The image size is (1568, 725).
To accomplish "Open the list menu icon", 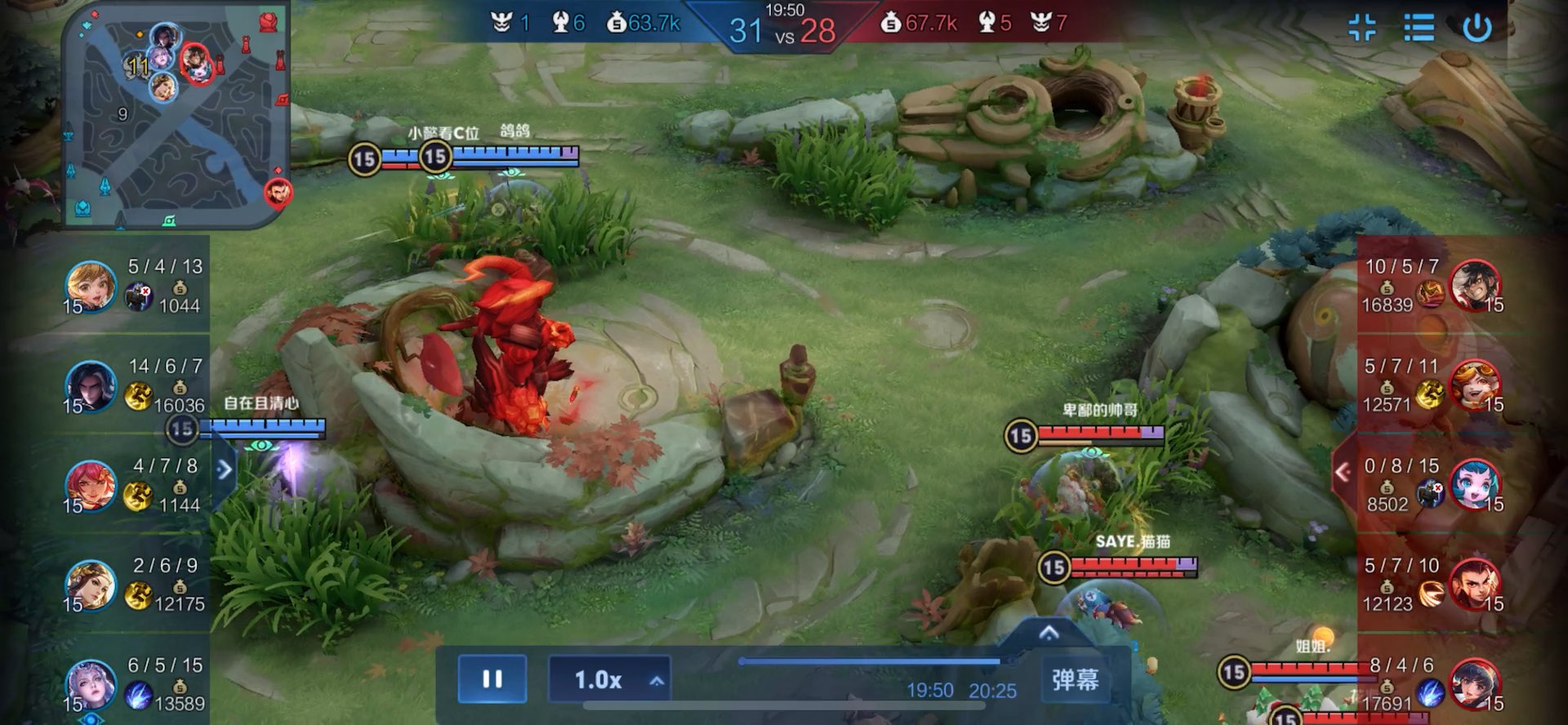I will (x=1419, y=28).
